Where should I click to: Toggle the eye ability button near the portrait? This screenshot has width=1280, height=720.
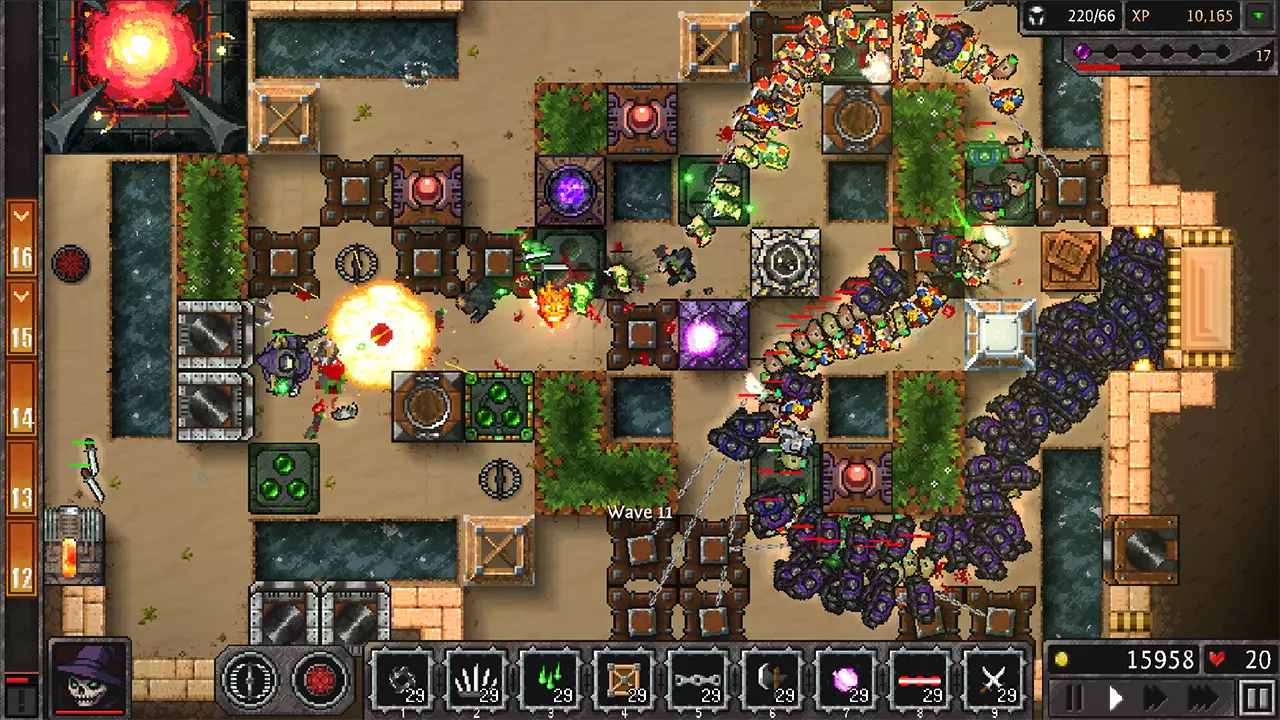pyautogui.click(x=248, y=680)
